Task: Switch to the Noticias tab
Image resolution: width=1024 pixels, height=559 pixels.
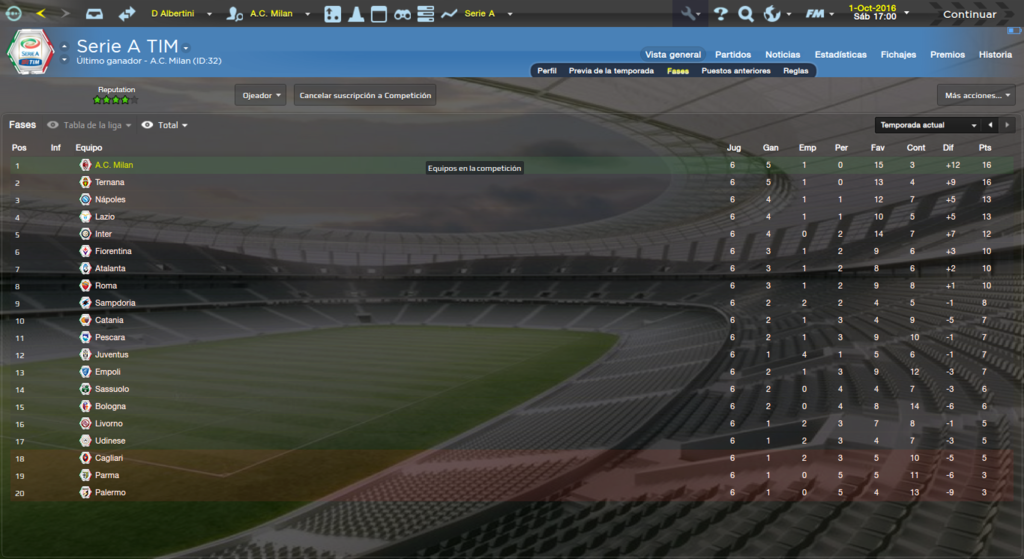Action: coord(783,55)
